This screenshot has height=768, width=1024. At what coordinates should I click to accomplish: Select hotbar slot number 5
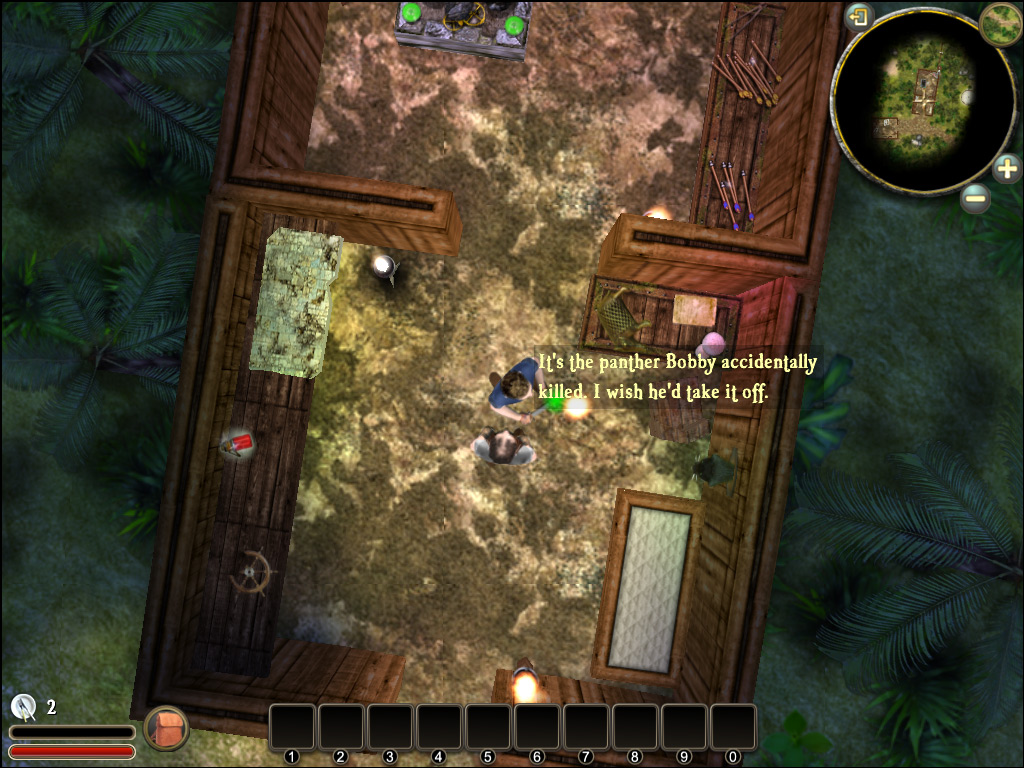pos(488,727)
